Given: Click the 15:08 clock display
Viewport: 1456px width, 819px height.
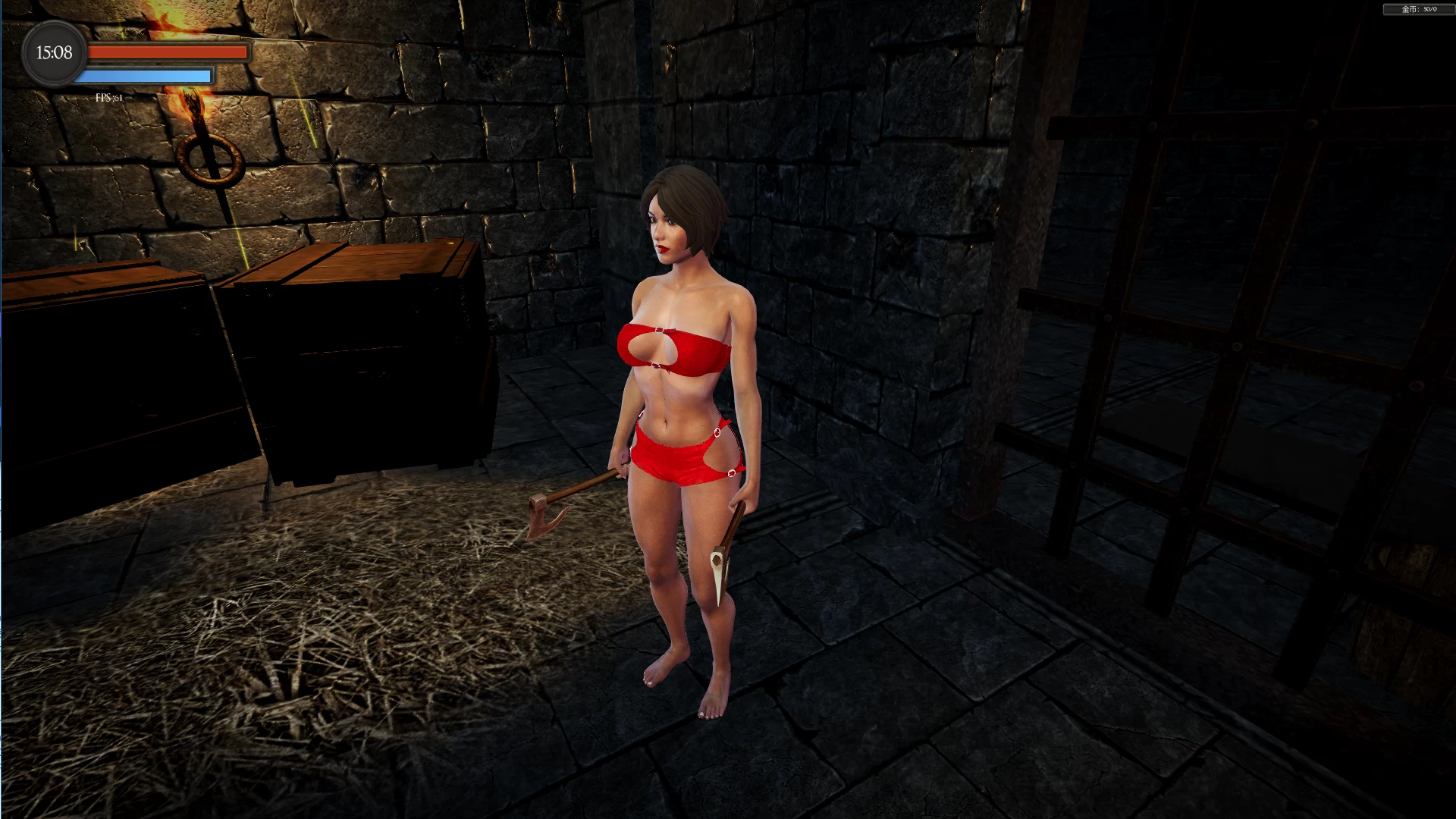Looking at the screenshot, I should pyautogui.click(x=53, y=53).
